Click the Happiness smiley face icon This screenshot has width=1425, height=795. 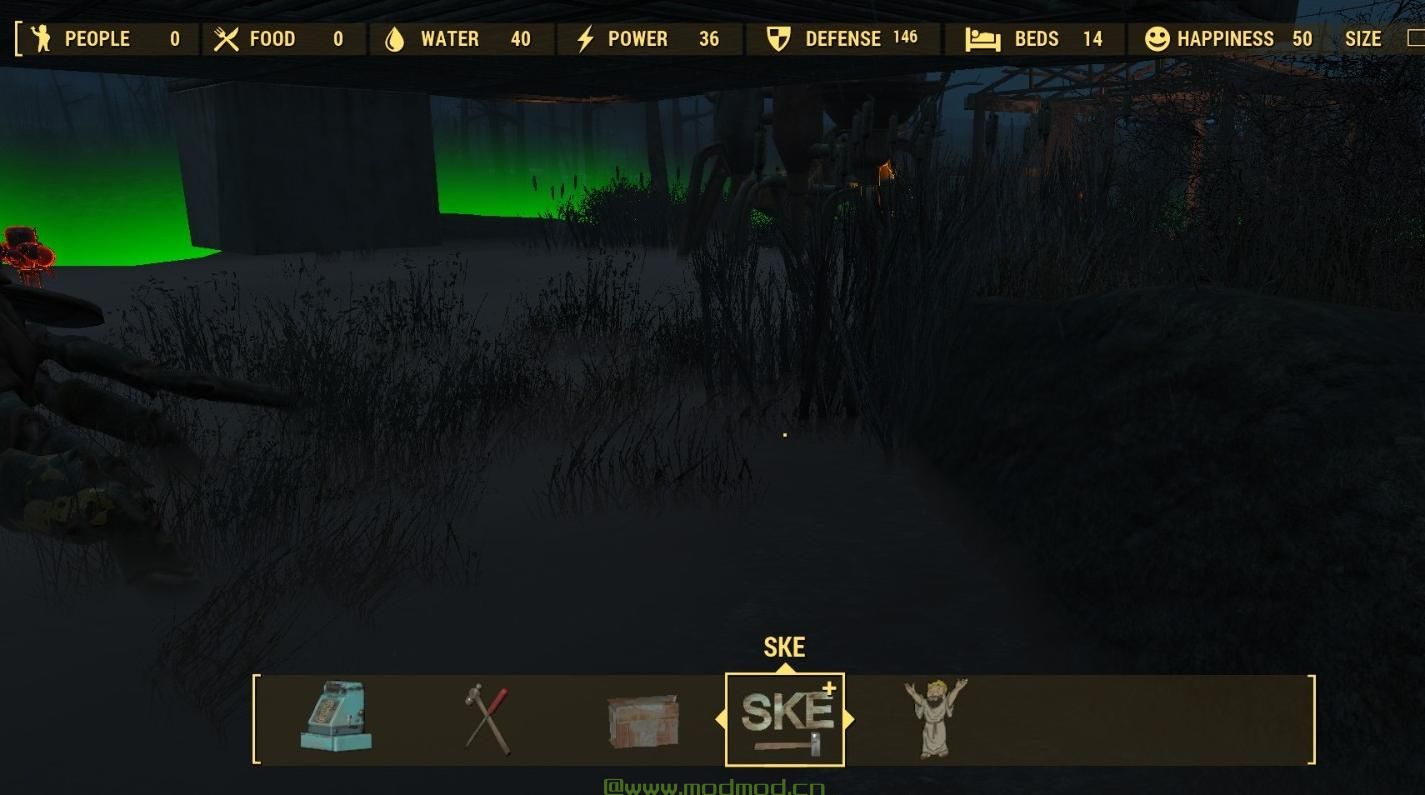tap(1156, 39)
